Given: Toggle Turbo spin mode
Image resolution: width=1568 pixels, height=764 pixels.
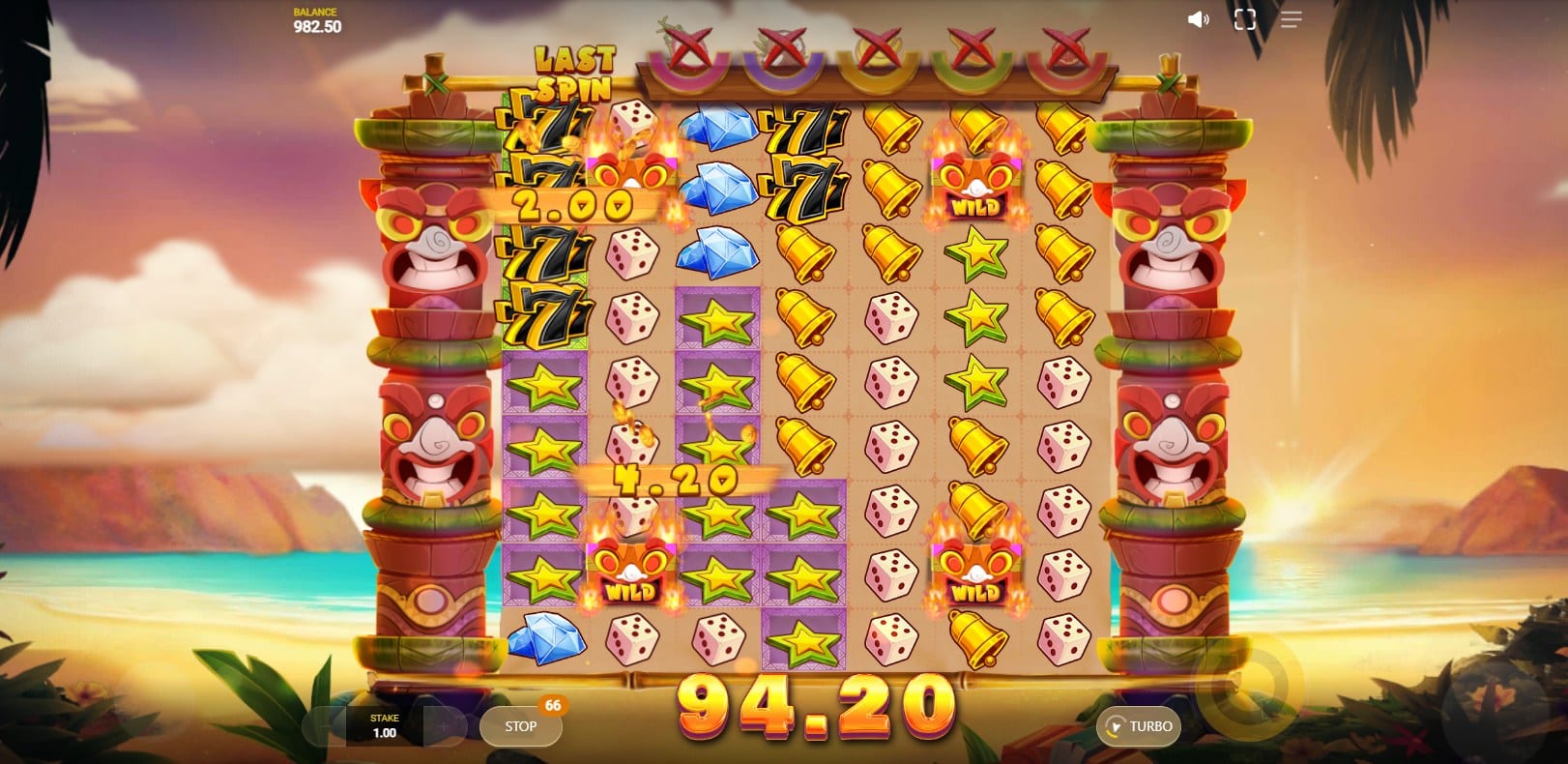Looking at the screenshot, I should click(1139, 726).
